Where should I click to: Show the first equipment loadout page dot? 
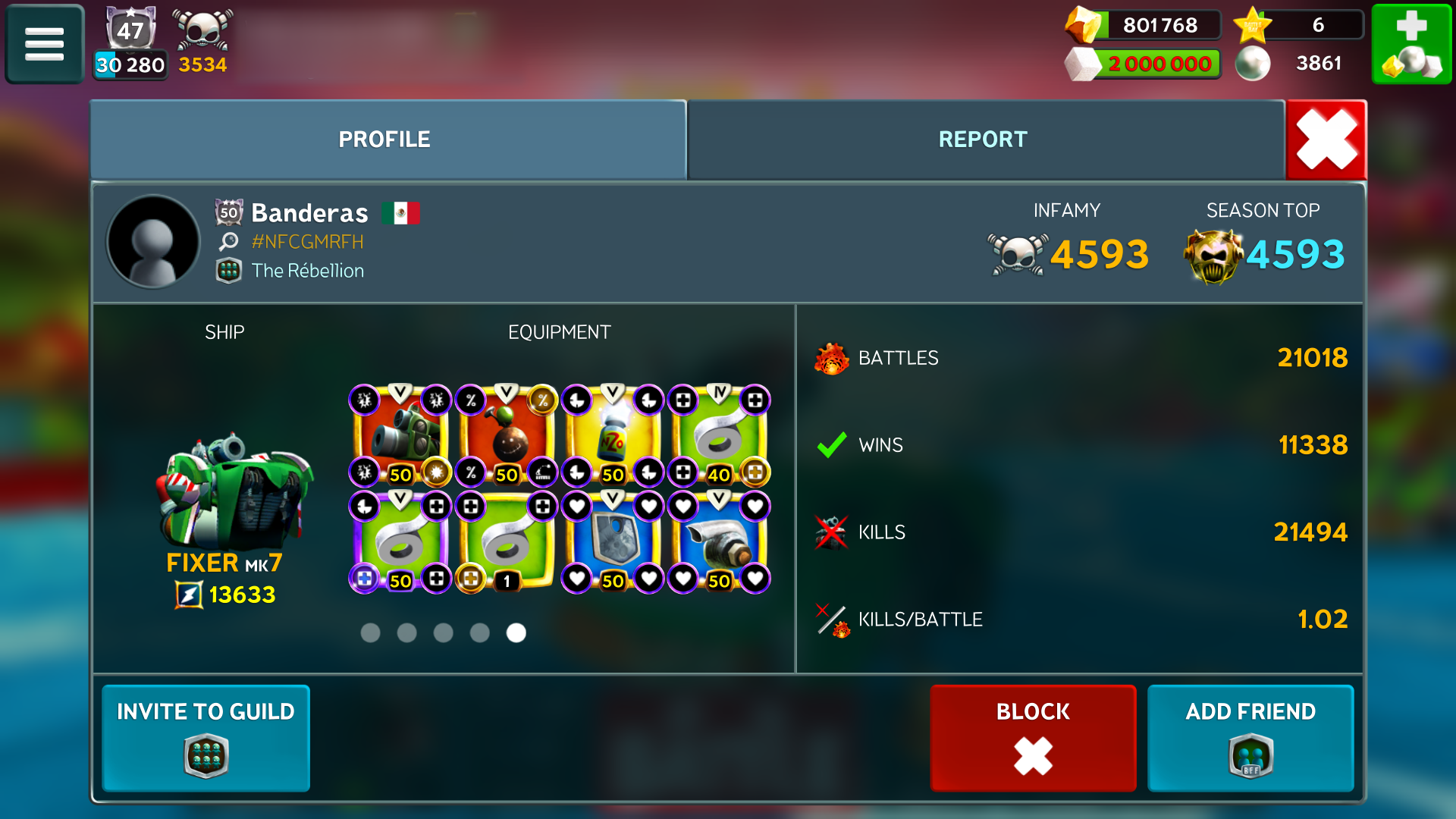[x=370, y=632]
